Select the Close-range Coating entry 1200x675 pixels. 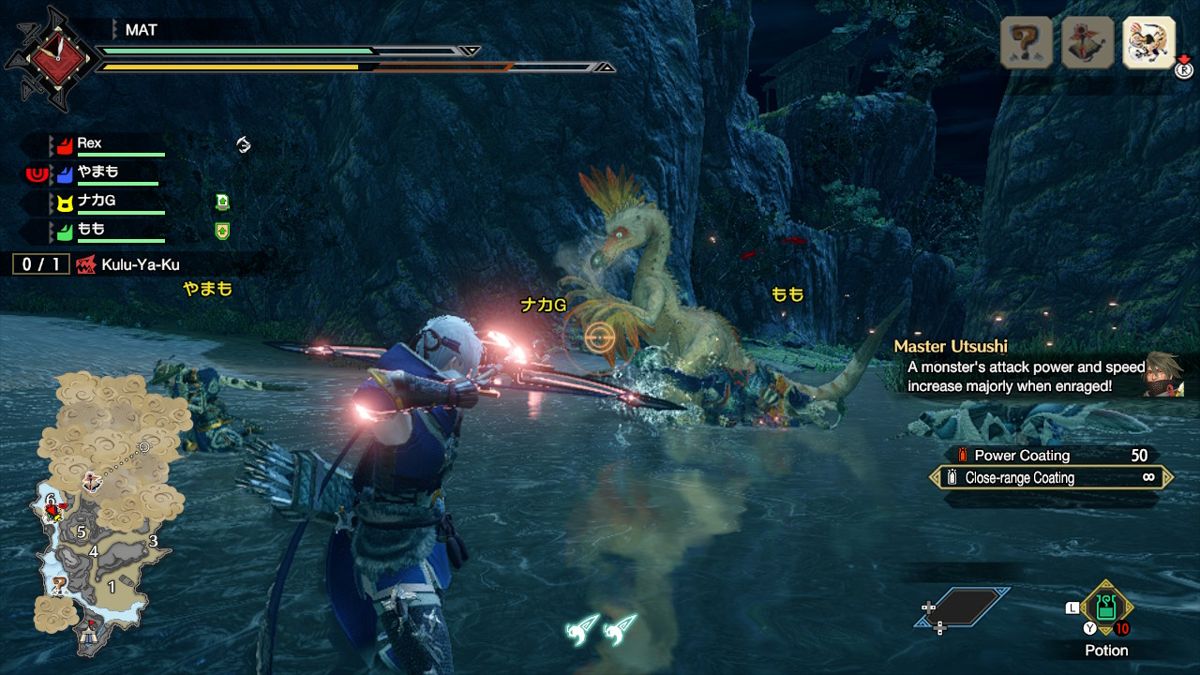[x=1050, y=478]
